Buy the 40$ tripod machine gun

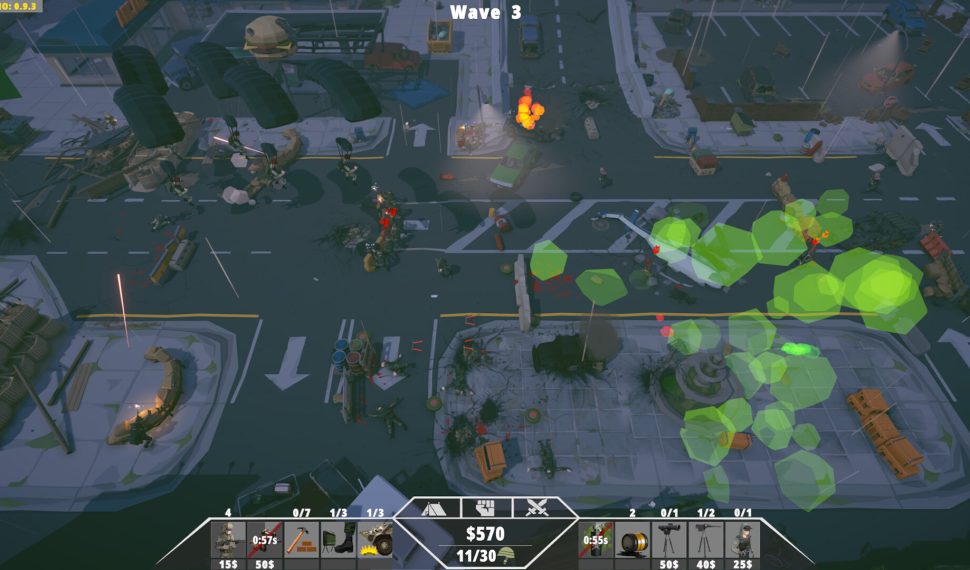[705, 540]
